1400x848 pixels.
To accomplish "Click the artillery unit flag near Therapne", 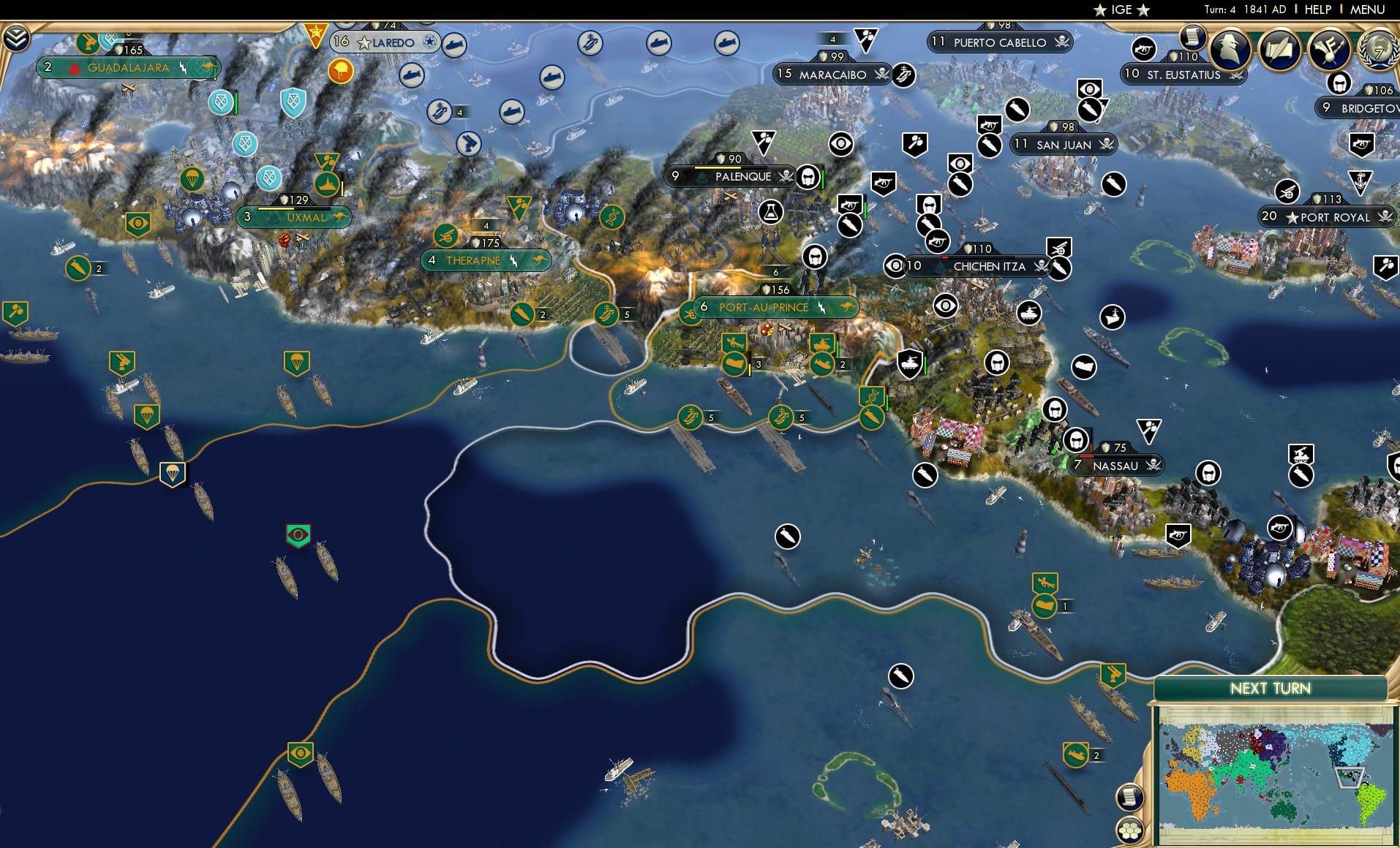I will (x=446, y=236).
